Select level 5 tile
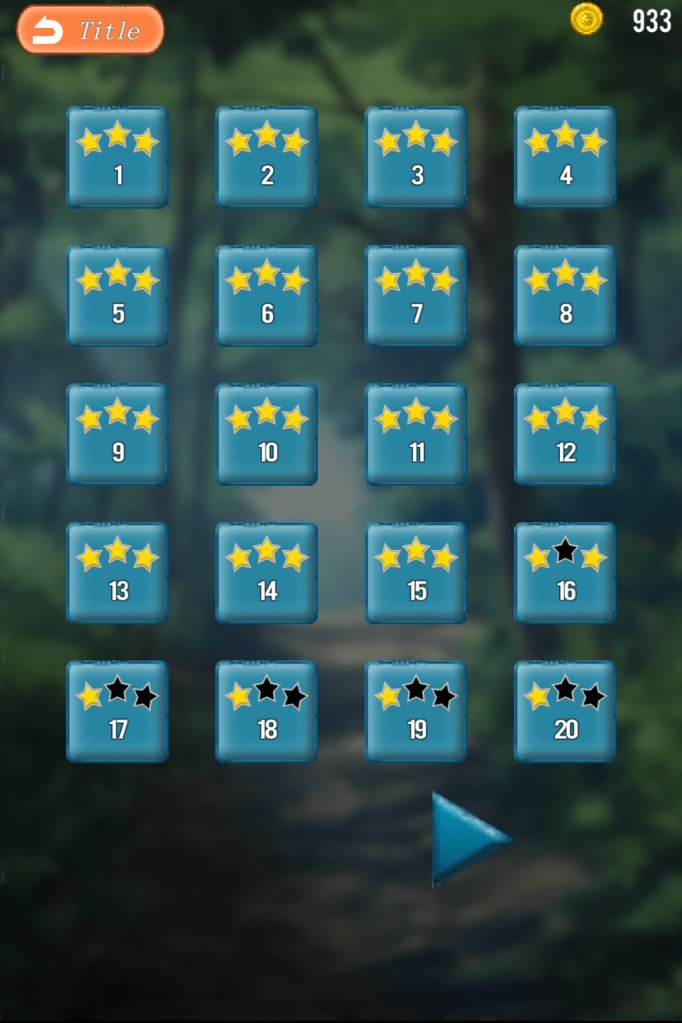The image size is (682, 1023). coord(117,296)
